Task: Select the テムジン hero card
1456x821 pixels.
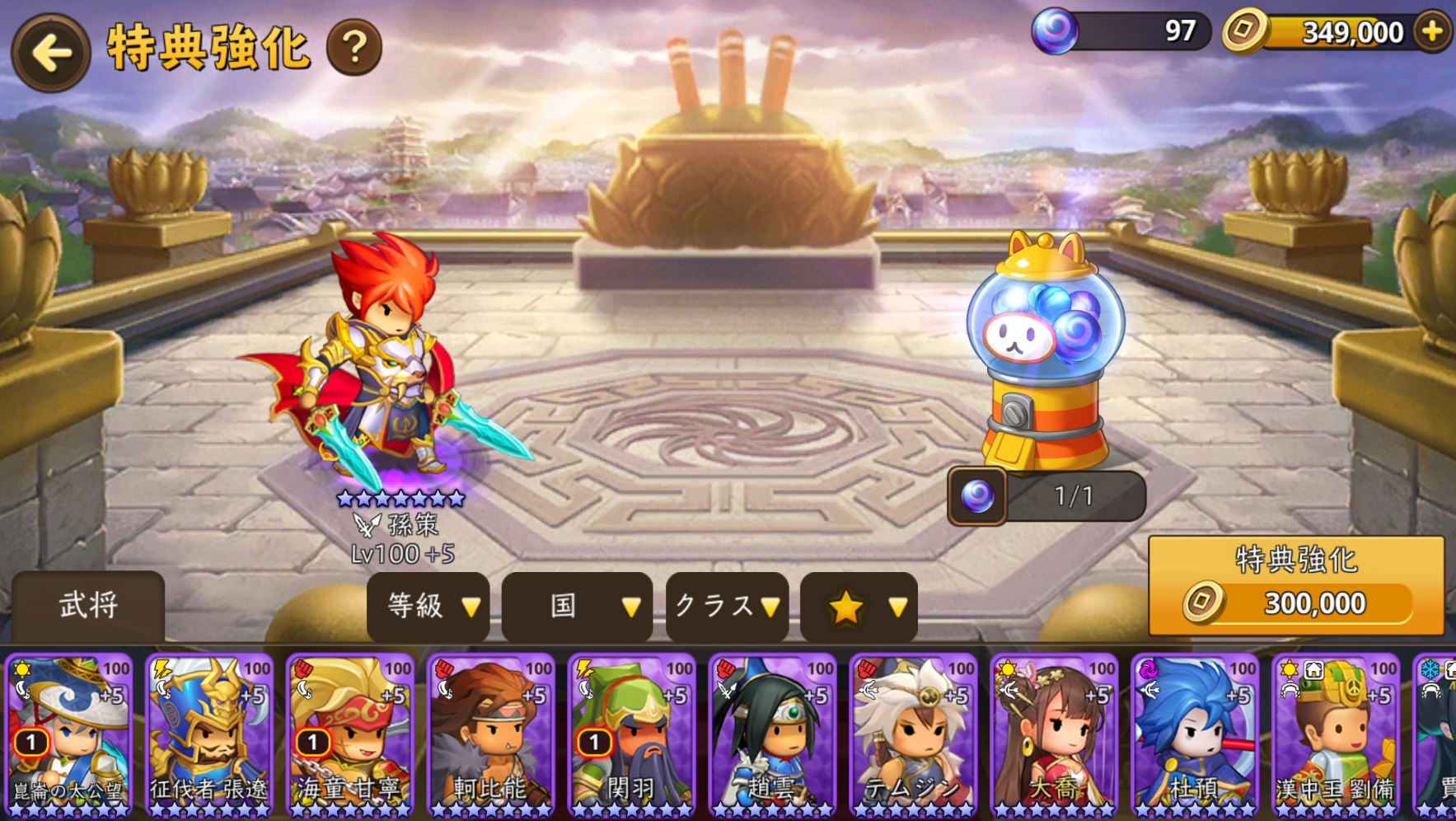Action: (x=914, y=735)
